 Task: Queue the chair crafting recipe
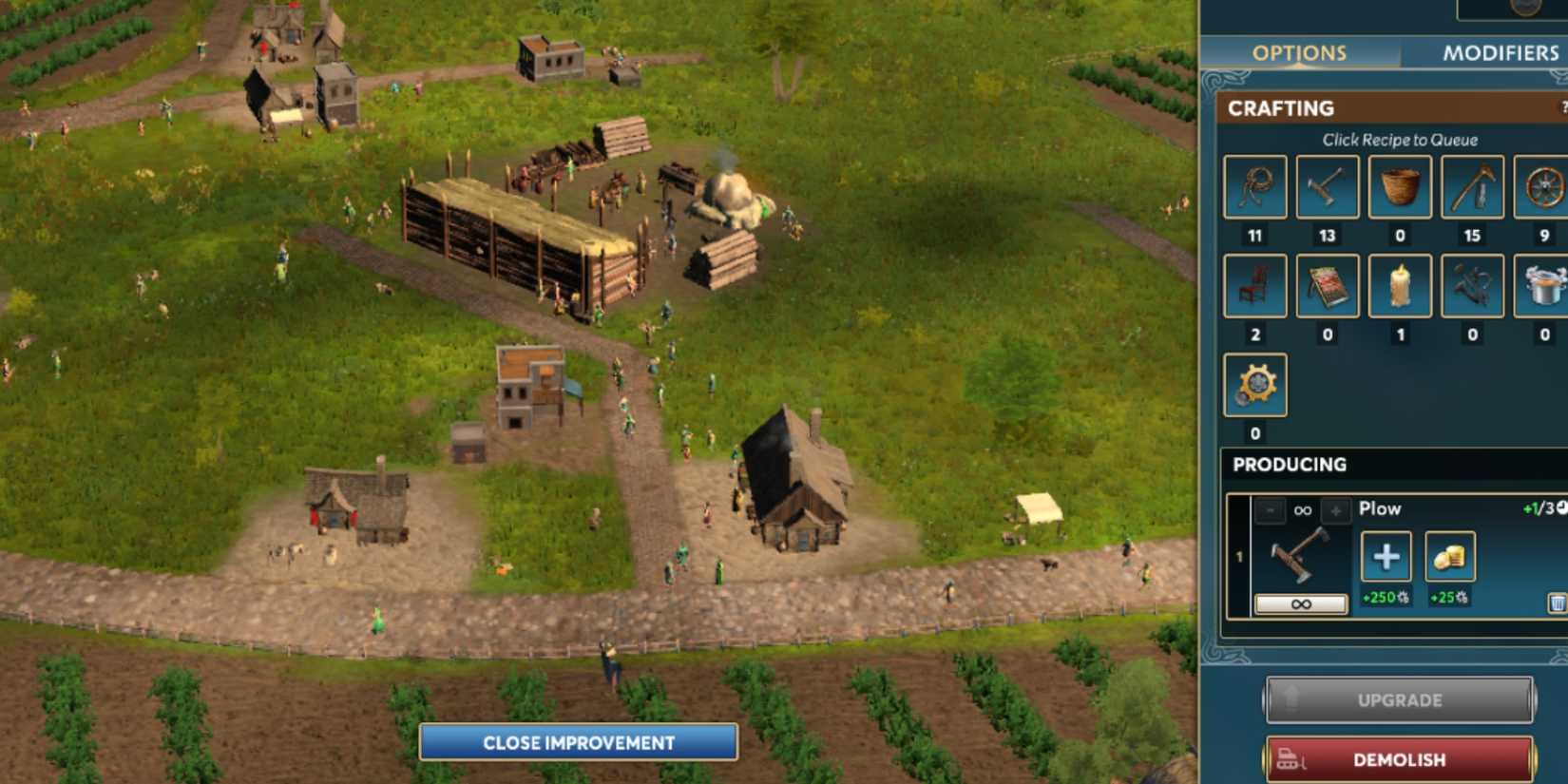click(x=1252, y=286)
